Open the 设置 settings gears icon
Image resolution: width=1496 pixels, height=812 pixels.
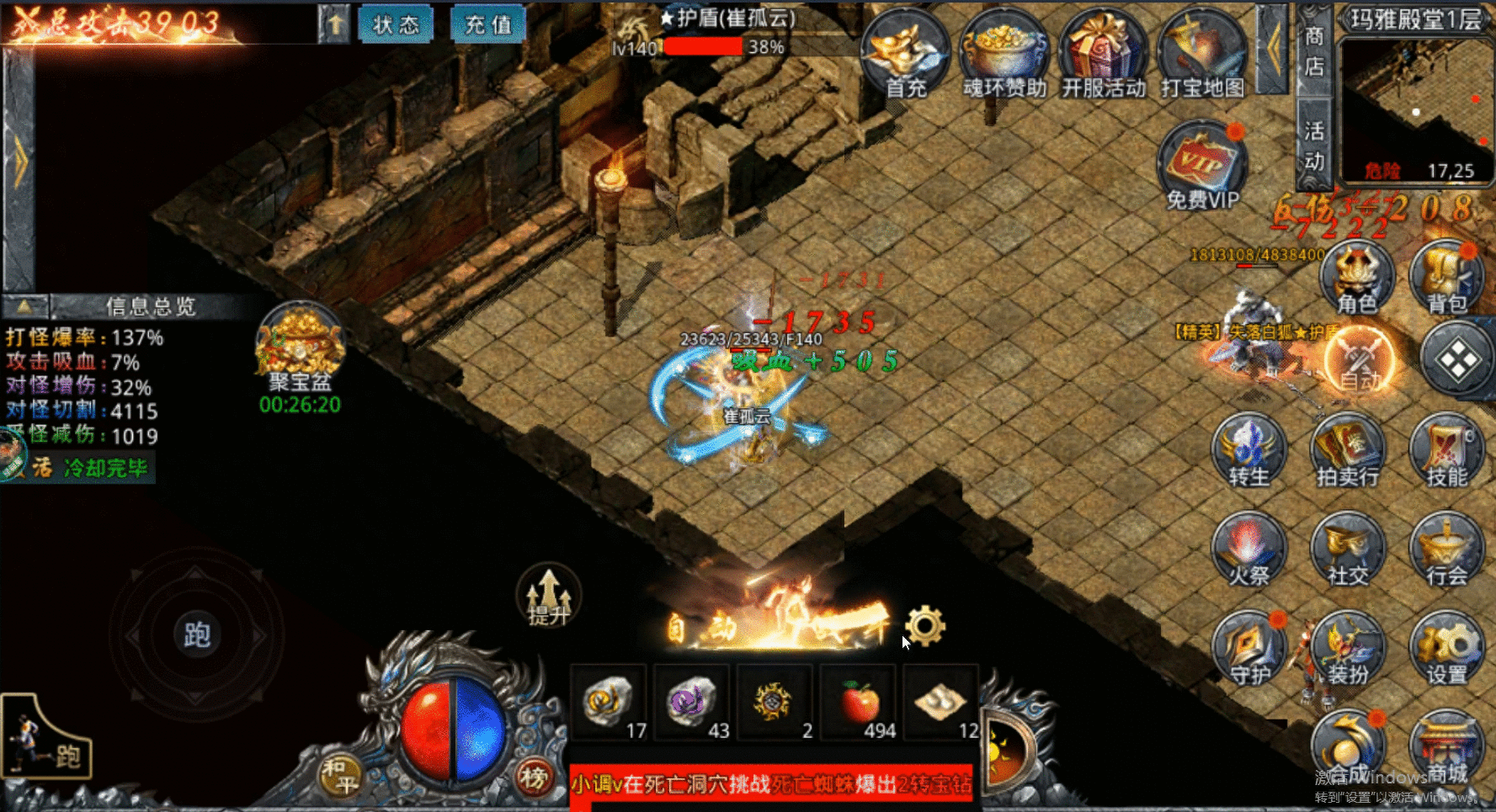pos(1446,649)
